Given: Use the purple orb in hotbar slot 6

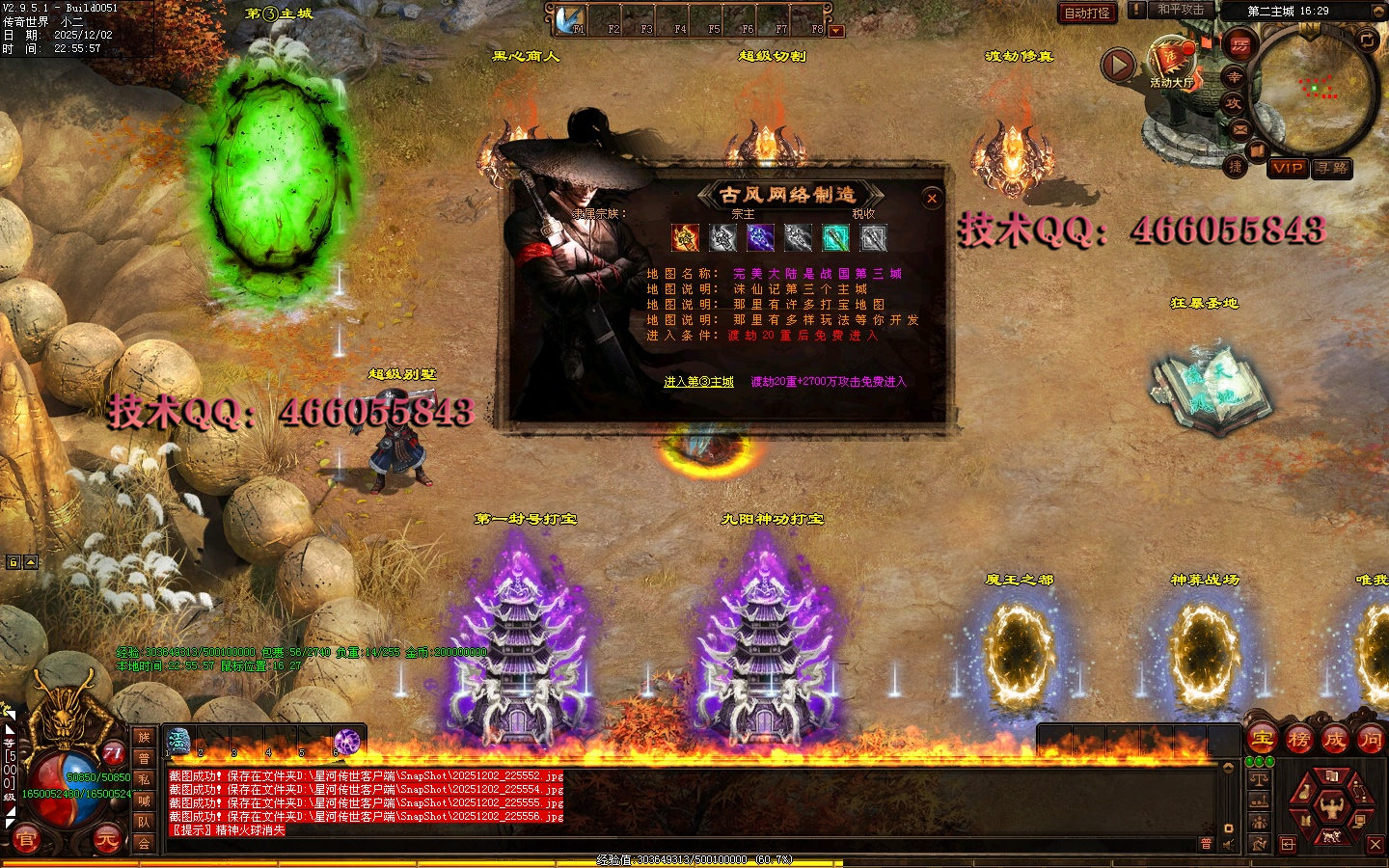Looking at the screenshot, I should [x=347, y=741].
